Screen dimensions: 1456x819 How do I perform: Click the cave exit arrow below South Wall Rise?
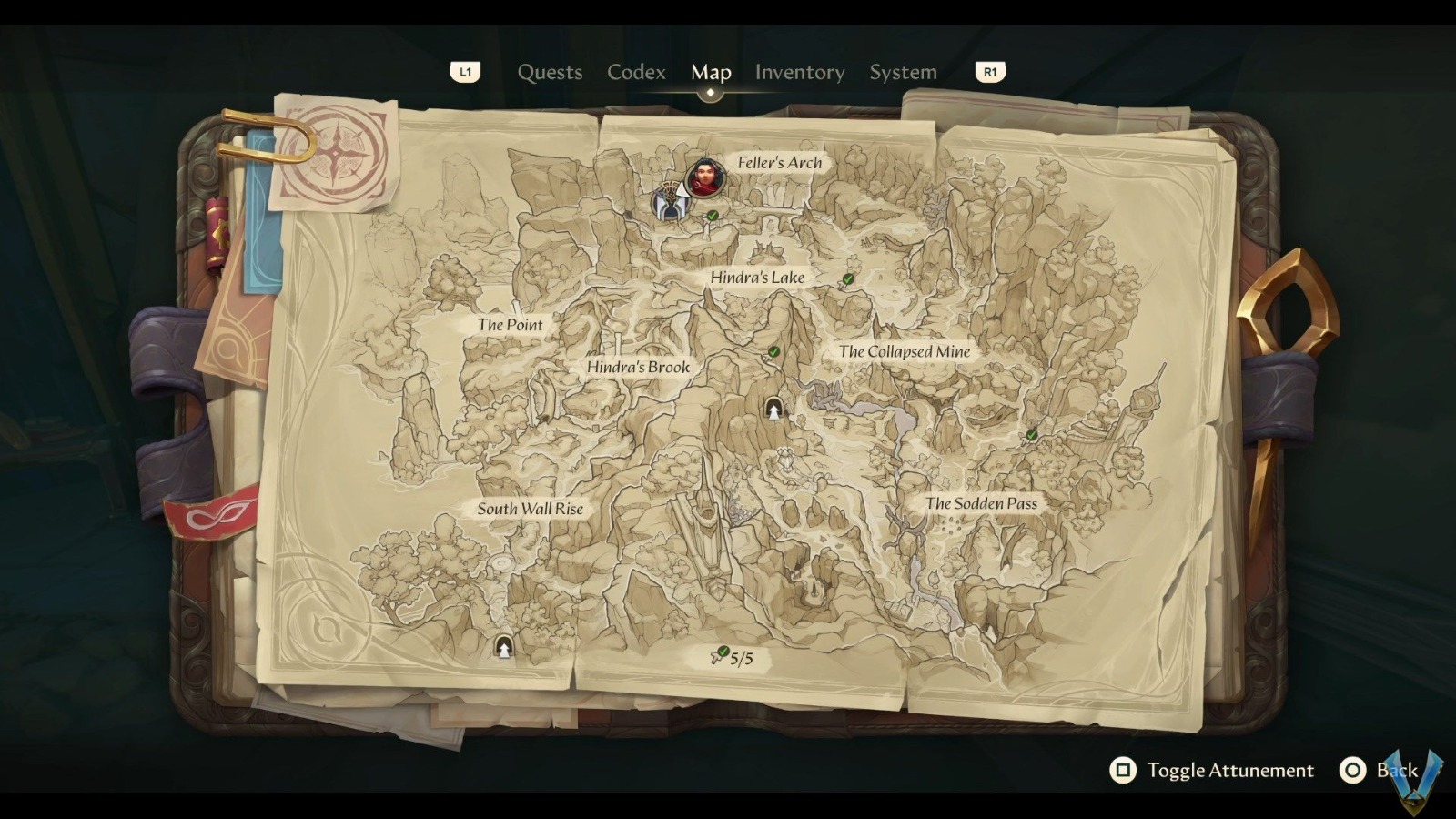click(x=501, y=649)
